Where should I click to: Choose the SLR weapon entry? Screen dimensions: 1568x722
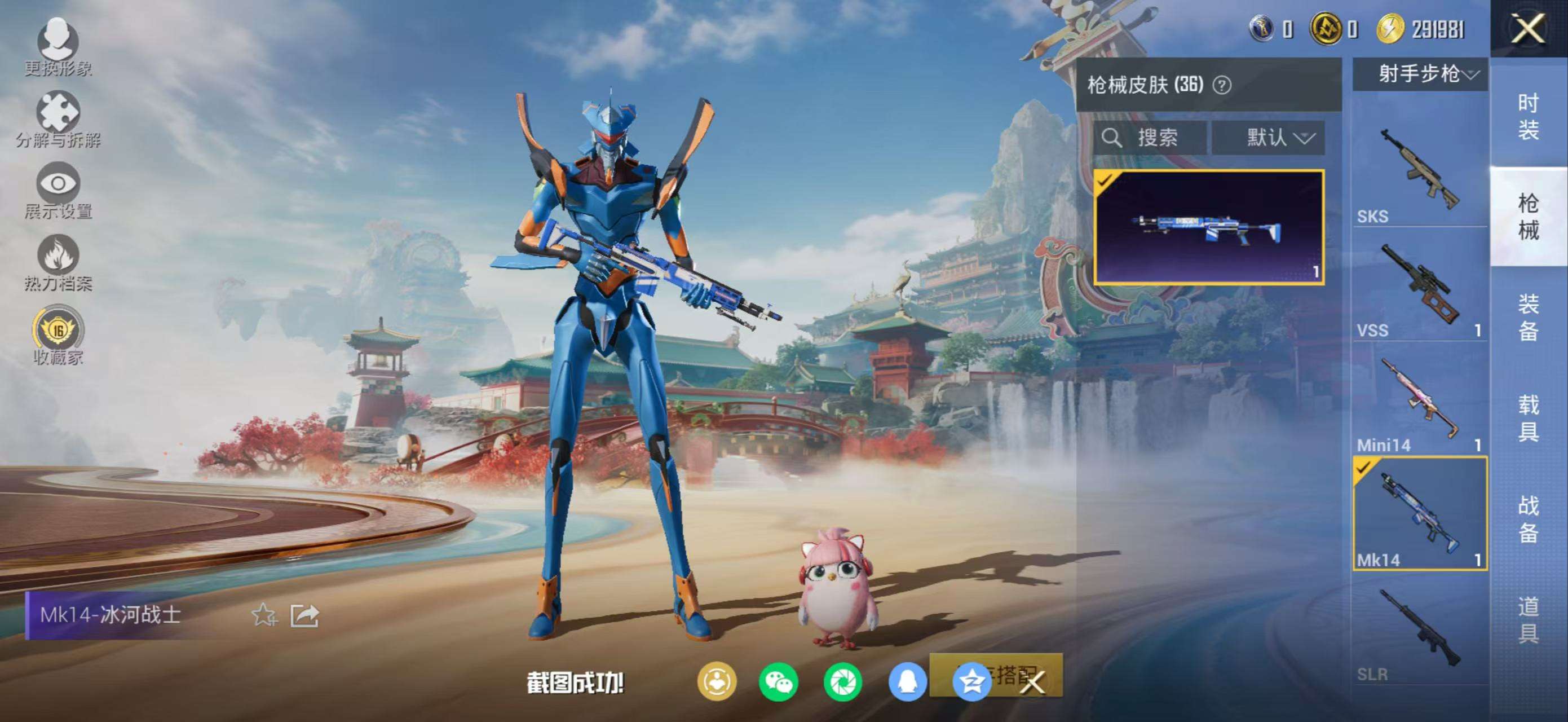[x=1419, y=633]
